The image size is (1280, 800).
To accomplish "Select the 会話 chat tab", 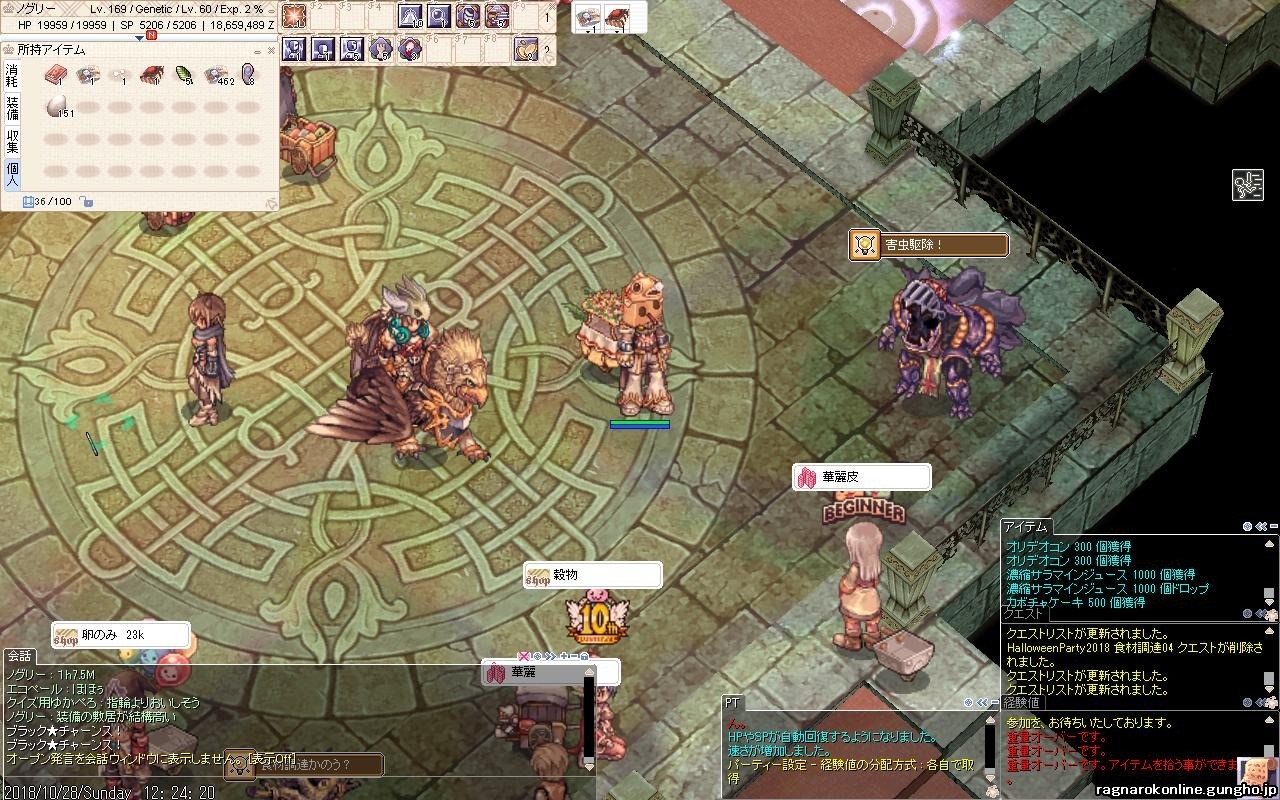I will (x=19, y=656).
